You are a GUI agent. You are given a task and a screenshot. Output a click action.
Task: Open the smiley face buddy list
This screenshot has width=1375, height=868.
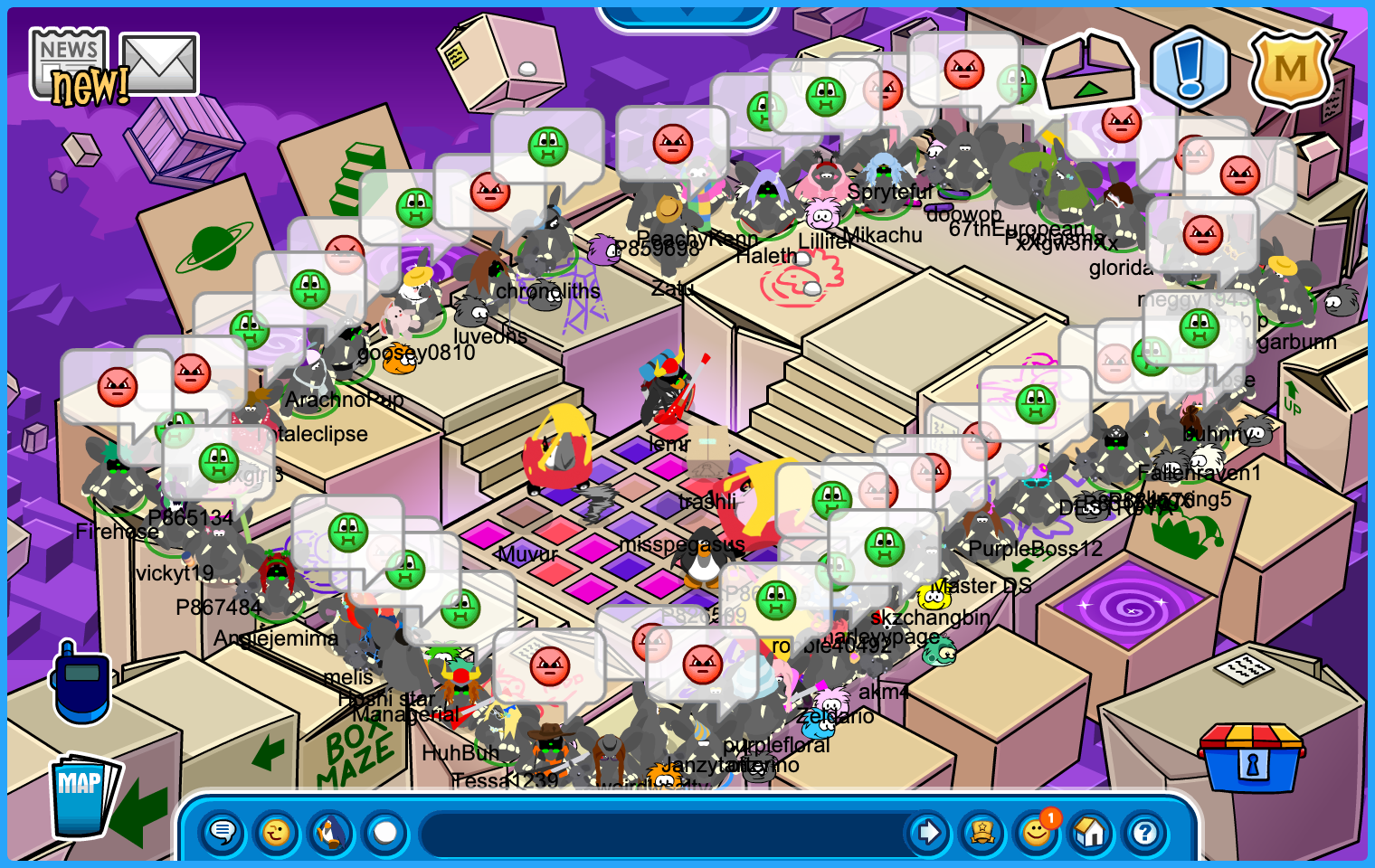coord(1037,832)
